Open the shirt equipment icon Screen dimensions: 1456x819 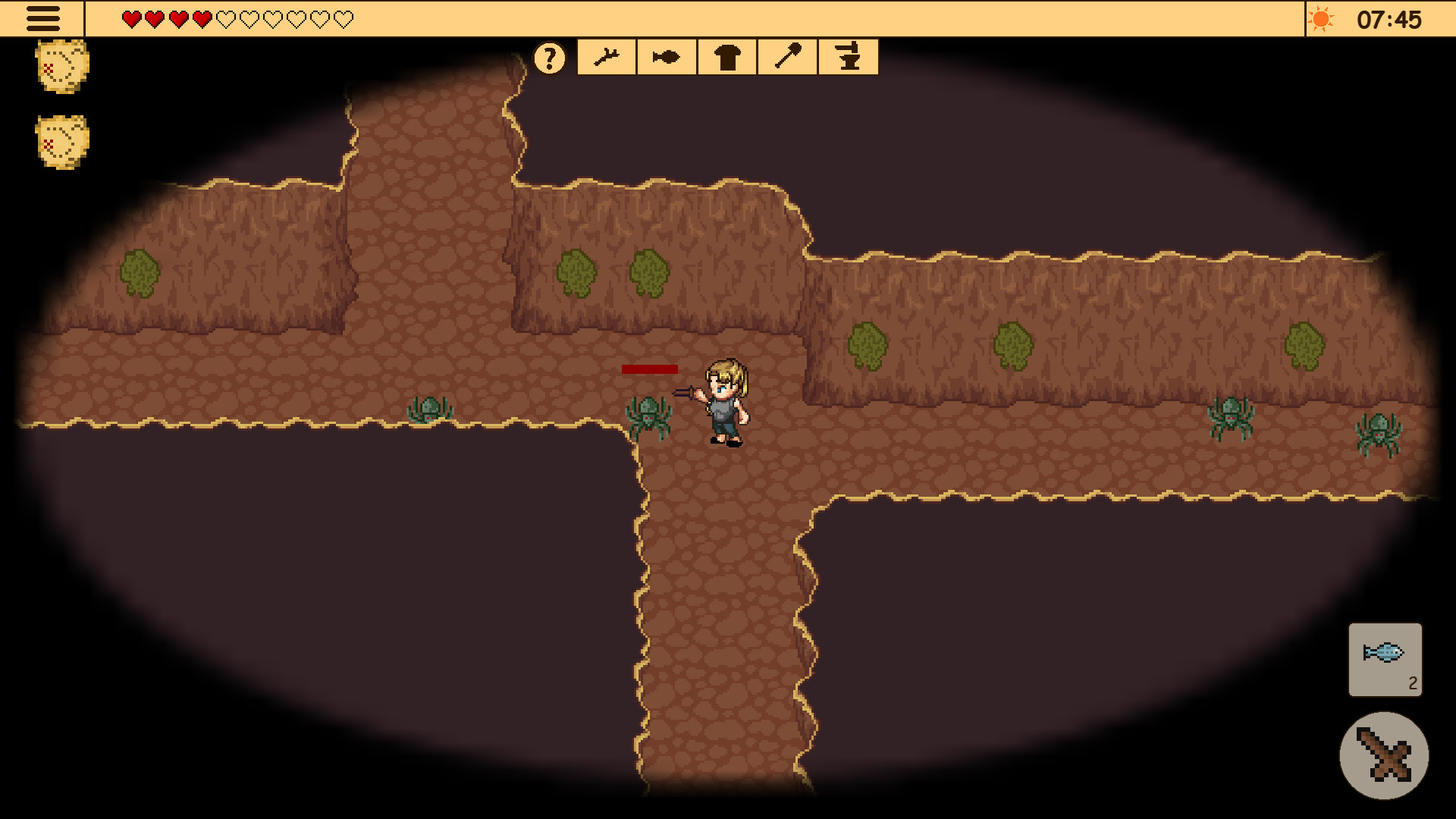pyautogui.click(x=726, y=56)
